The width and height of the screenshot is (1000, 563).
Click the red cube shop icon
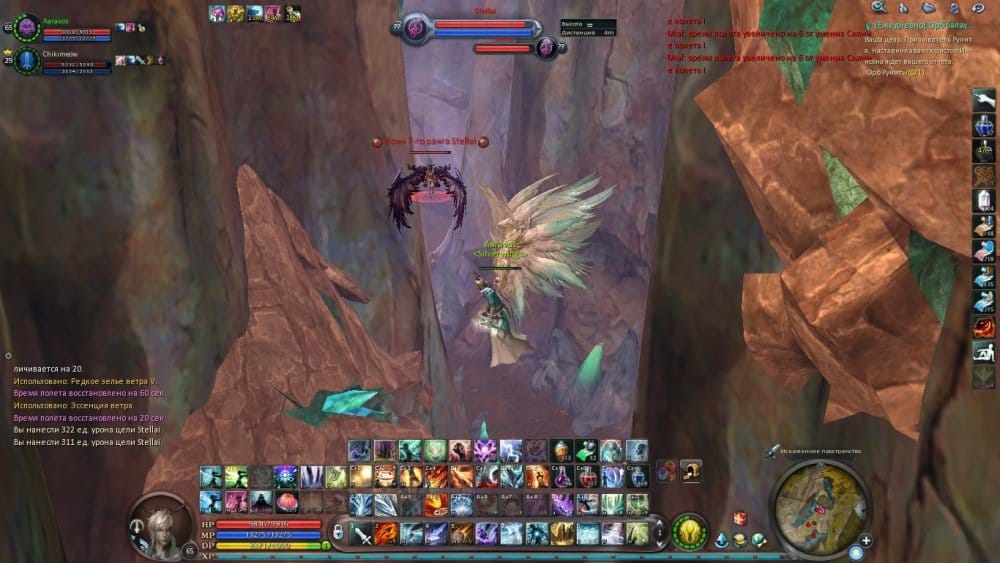(x=740, y=517)
